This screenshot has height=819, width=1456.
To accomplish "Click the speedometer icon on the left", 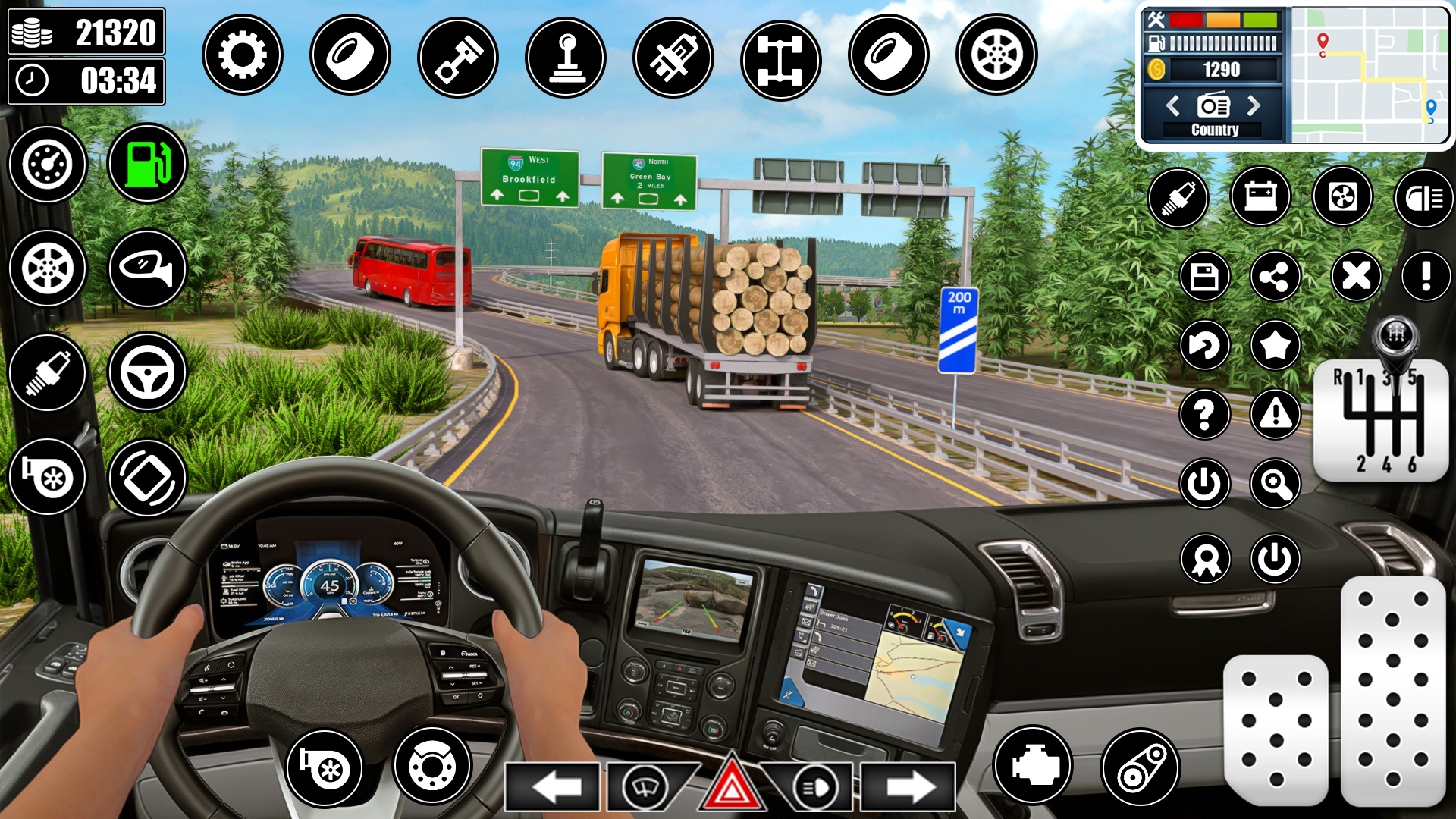I will pos(47,164).
